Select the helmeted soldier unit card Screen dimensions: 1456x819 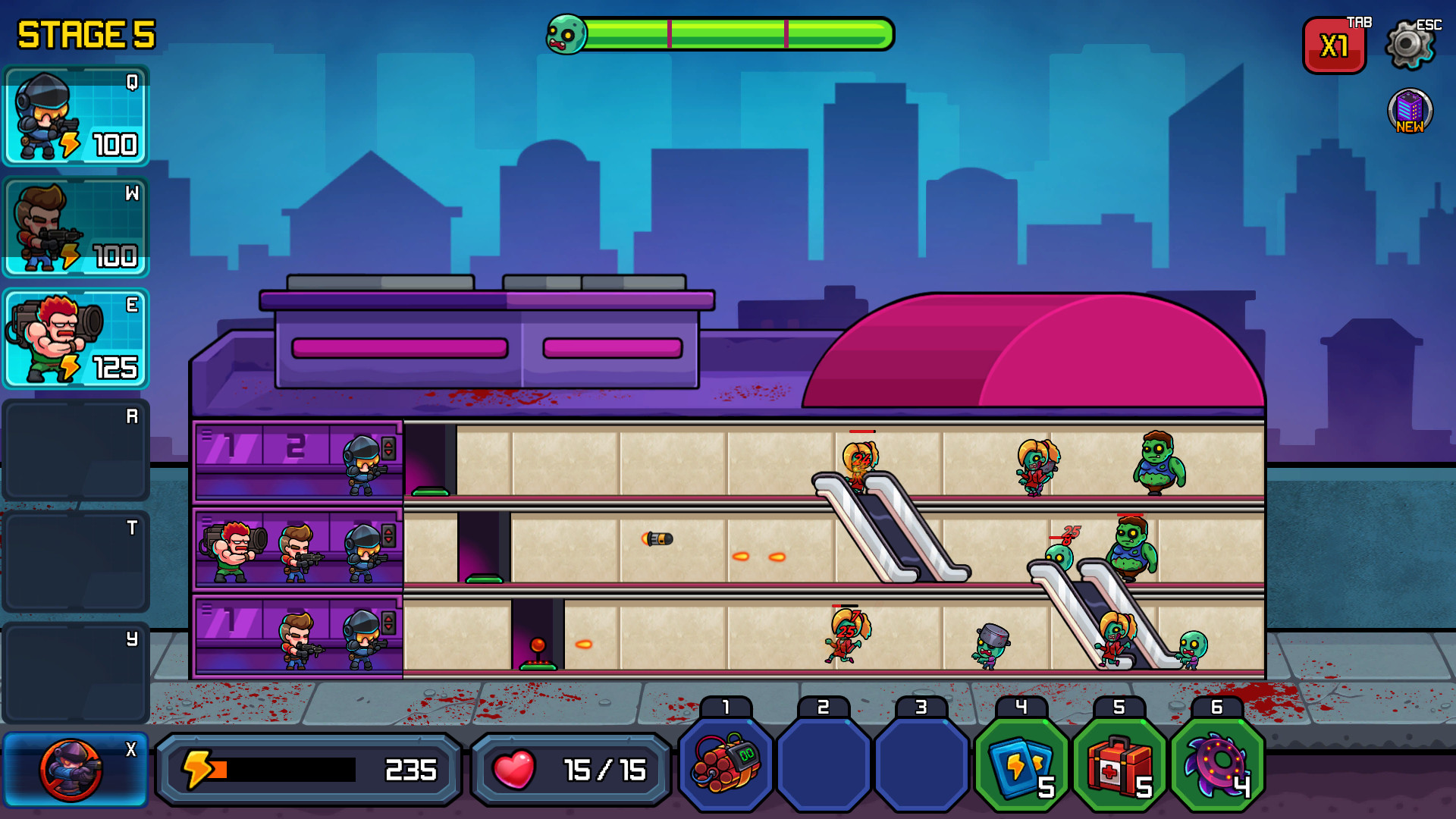click(76, 116)
